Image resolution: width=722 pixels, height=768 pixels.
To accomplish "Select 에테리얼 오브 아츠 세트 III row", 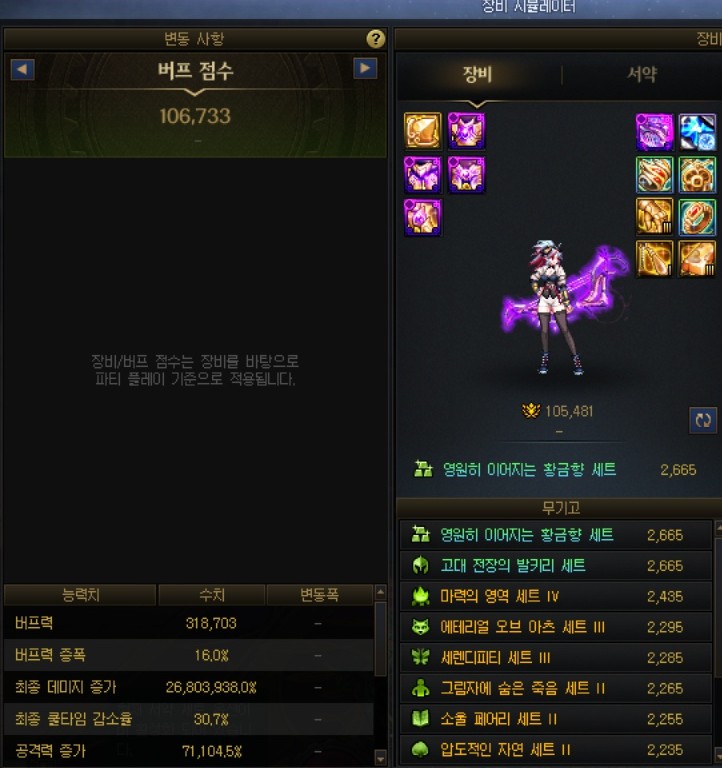I will click(555, 628).
